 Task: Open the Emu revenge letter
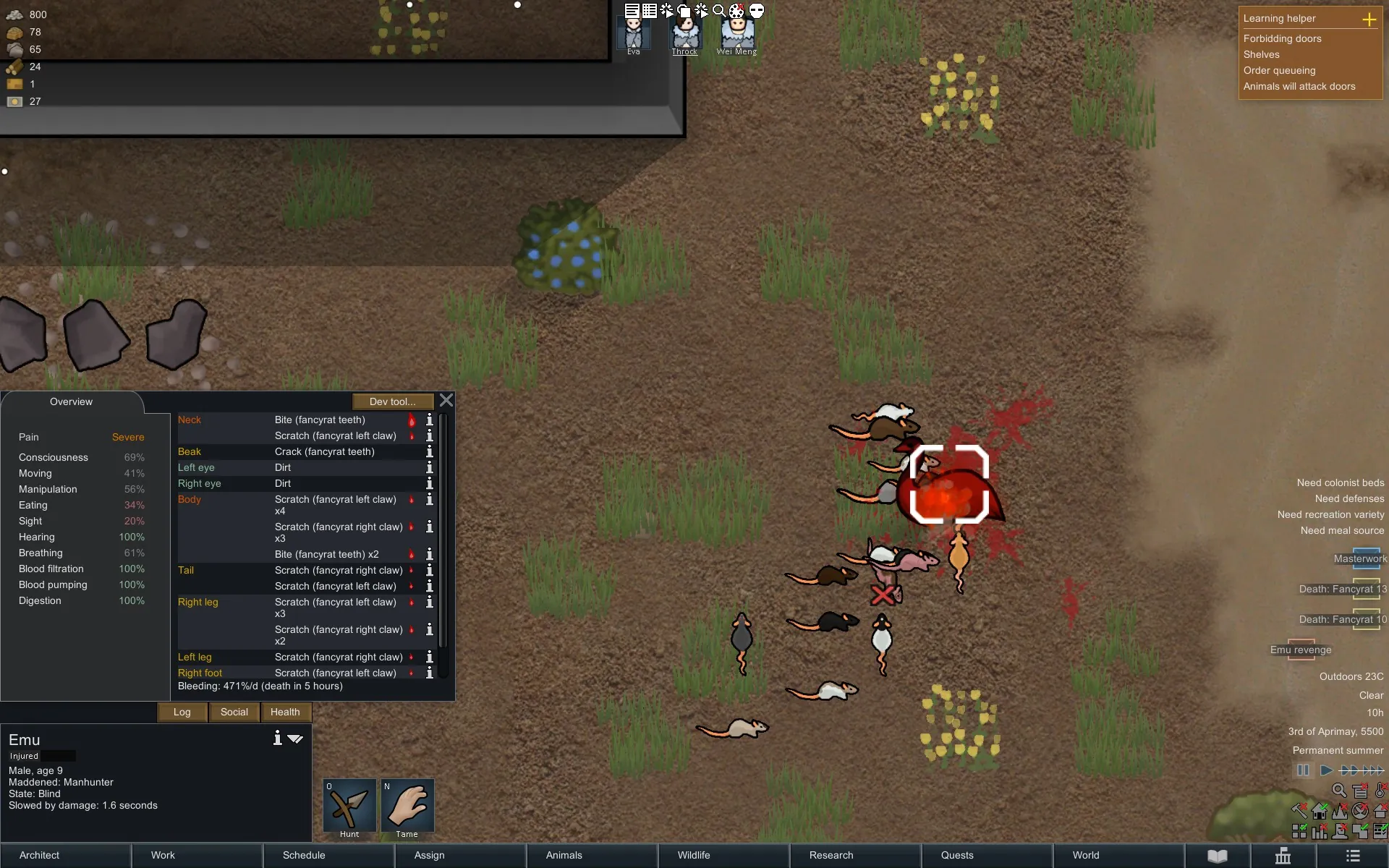click(x=1301, y=649)
